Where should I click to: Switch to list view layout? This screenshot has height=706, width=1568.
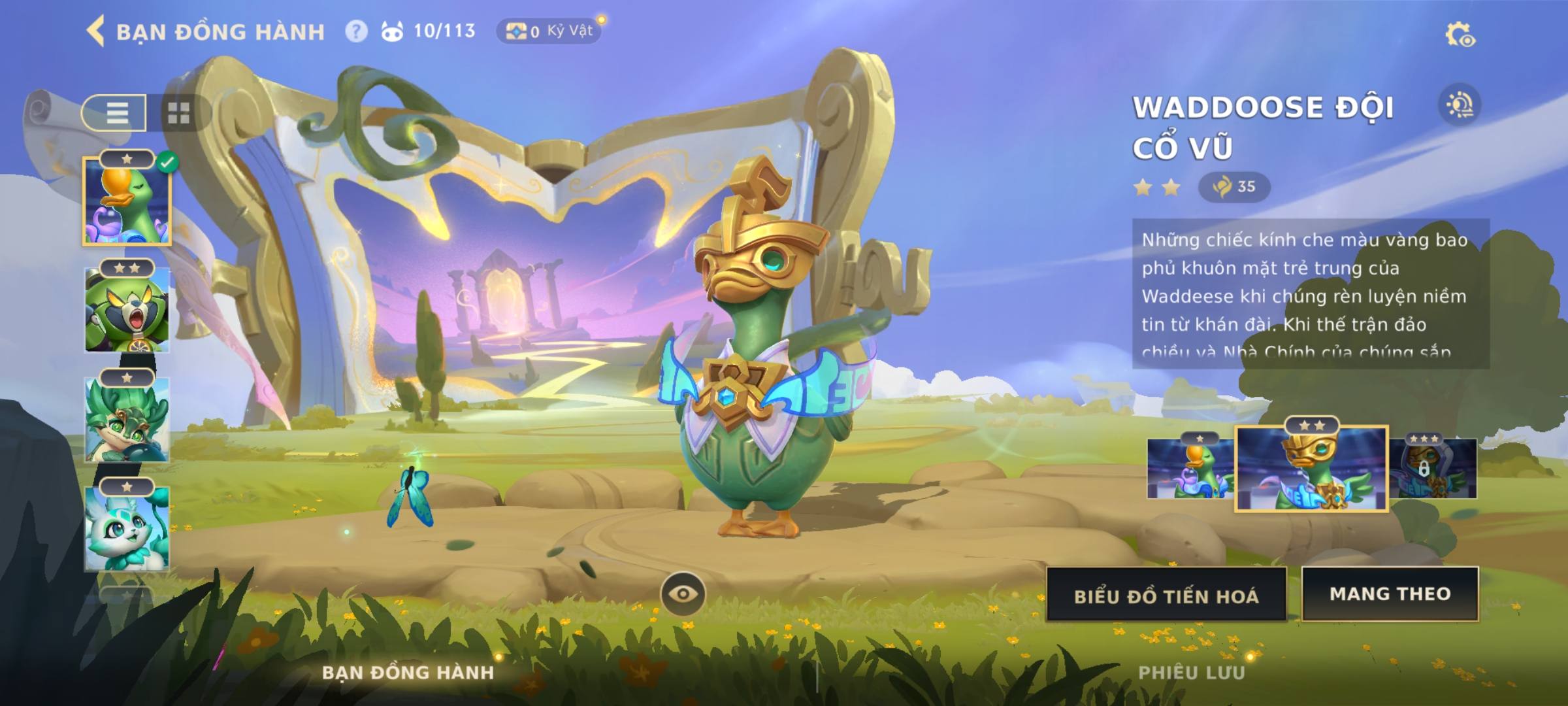[116, 112]
